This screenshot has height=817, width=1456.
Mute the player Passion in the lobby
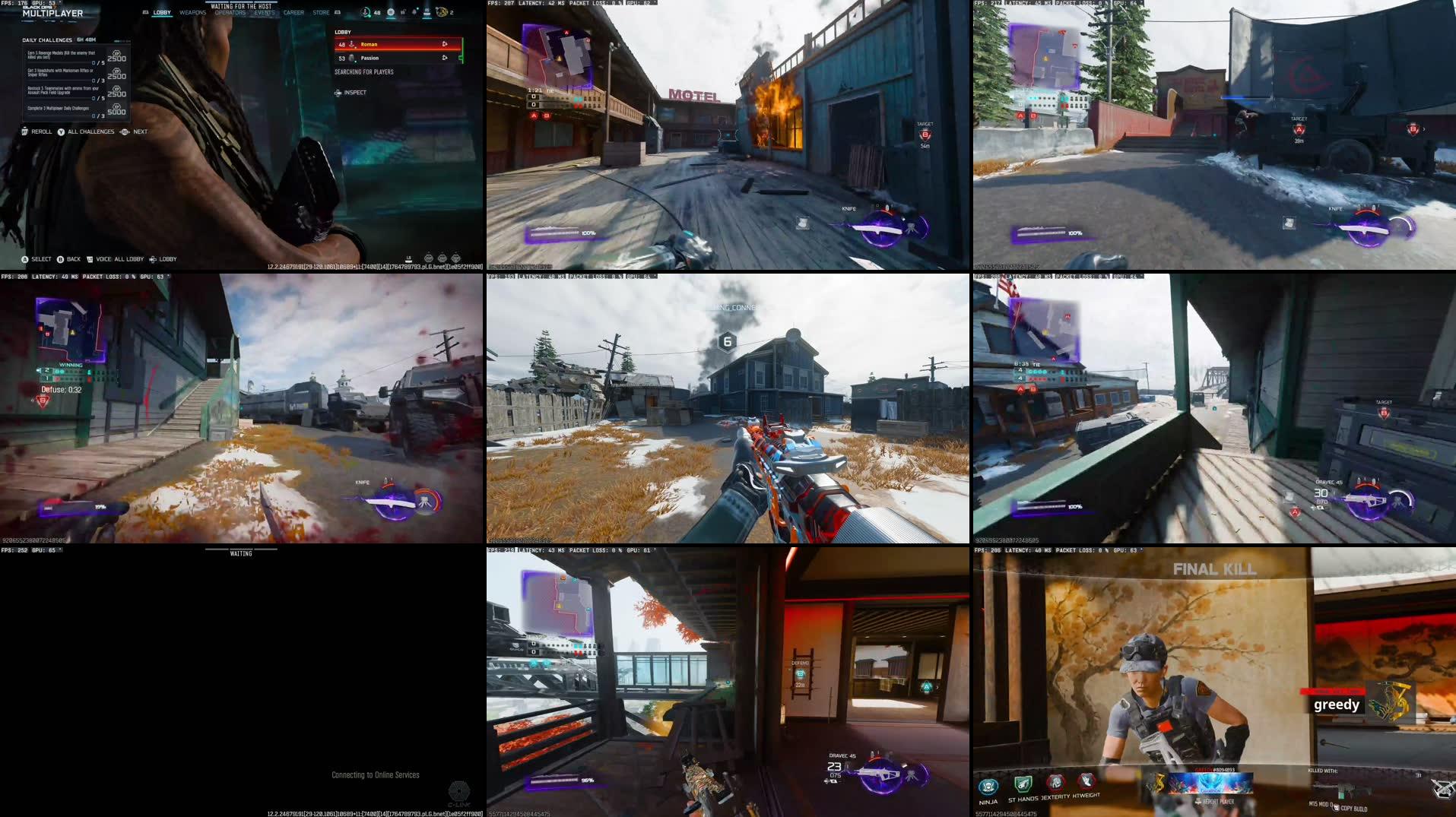pyautogui.click(x=445, y=58)
